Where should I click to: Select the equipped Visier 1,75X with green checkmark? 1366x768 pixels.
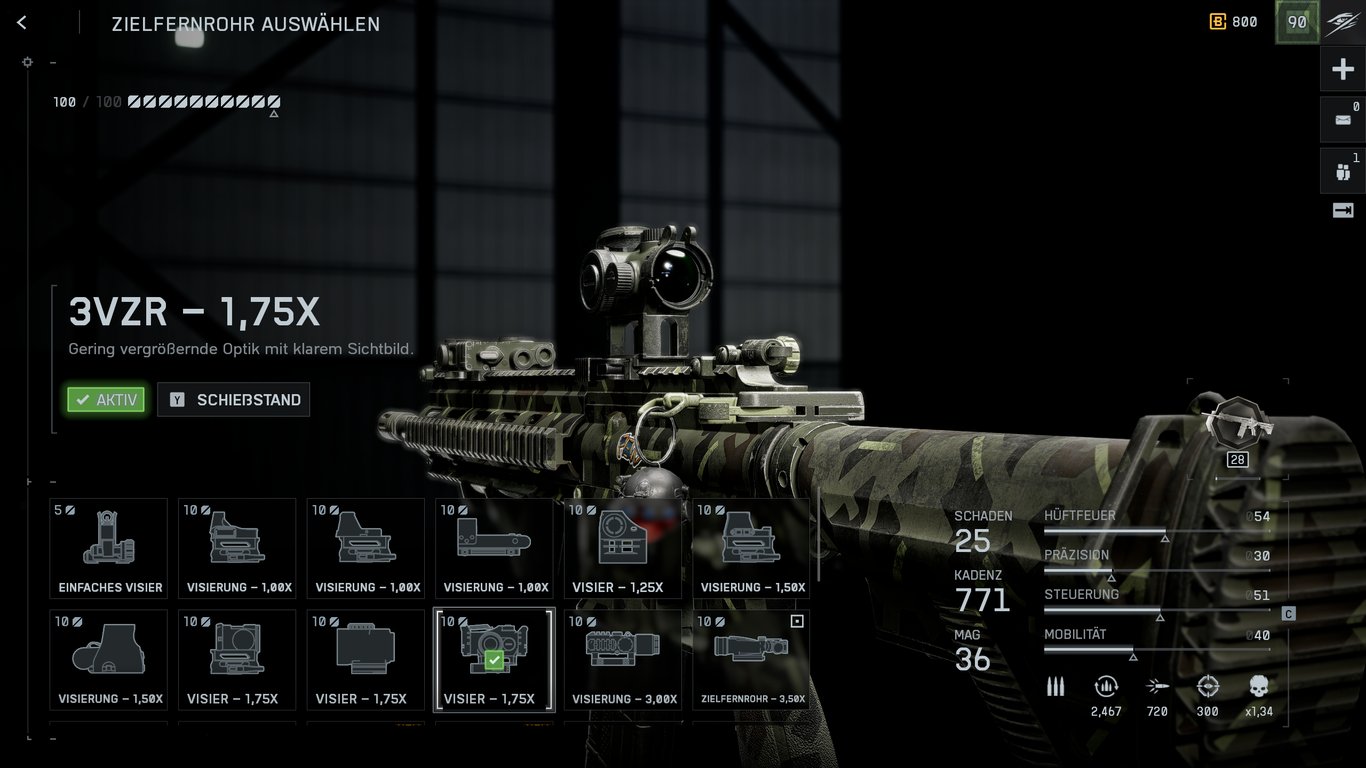(494, 660)
